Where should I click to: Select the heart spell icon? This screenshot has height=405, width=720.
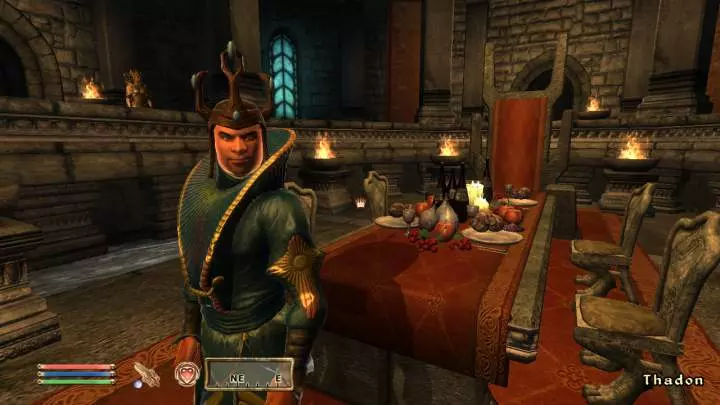(187, 375)
